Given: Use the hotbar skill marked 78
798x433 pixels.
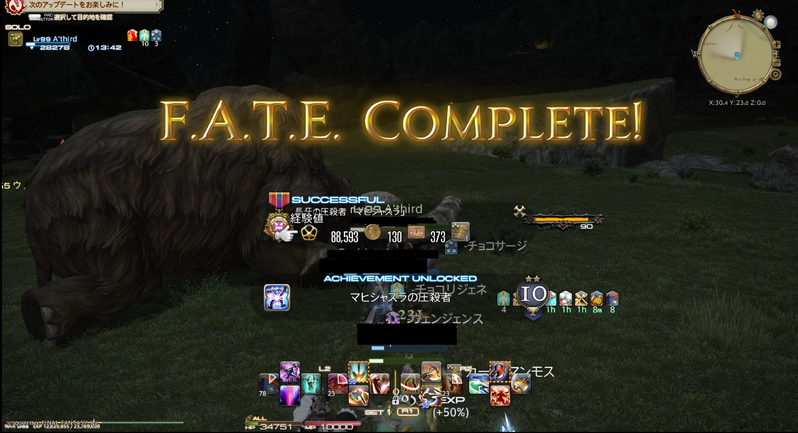Looking at the screenshot, I should tap(268, 382).
